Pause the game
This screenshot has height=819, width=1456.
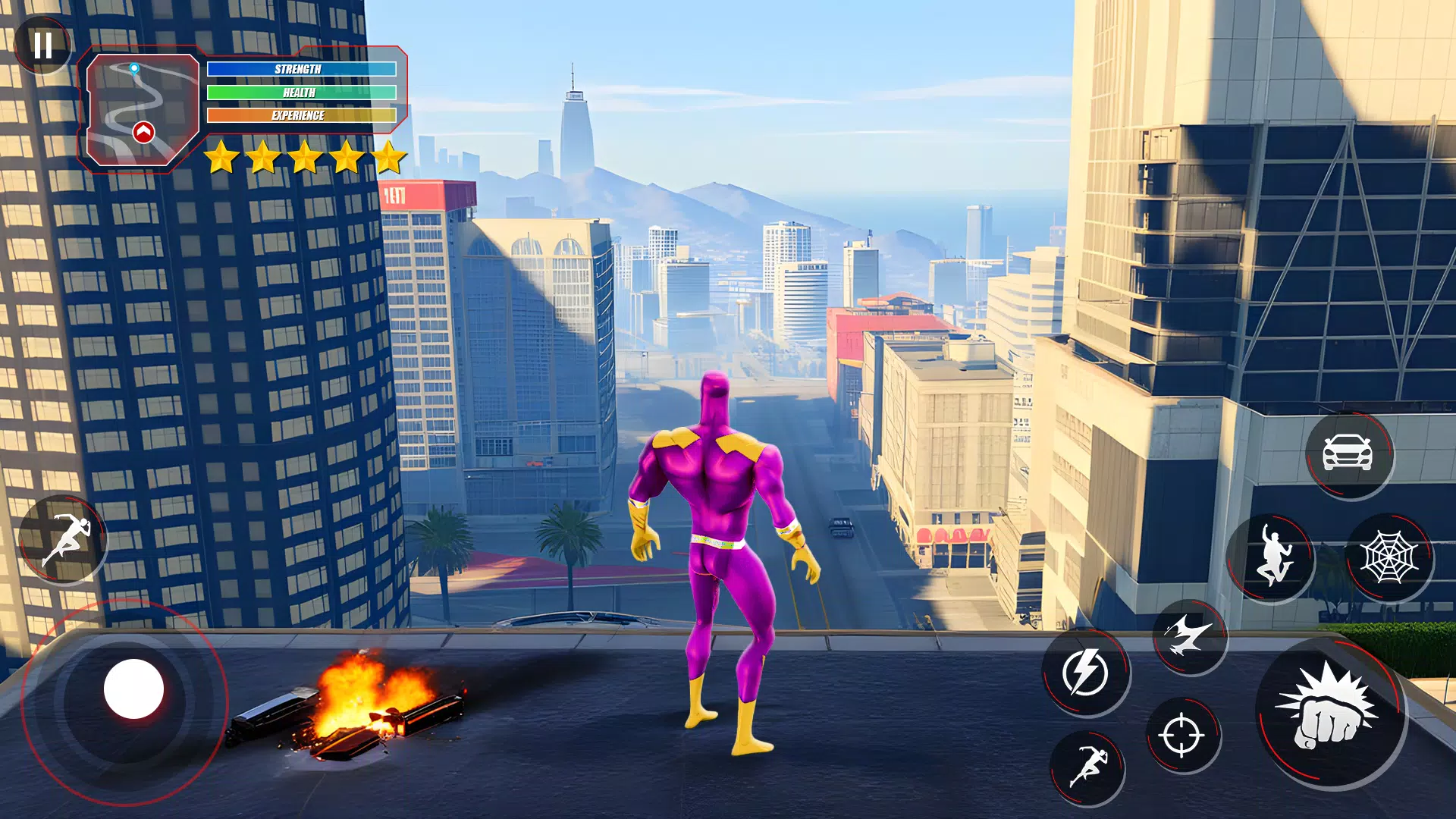(43, 45)
